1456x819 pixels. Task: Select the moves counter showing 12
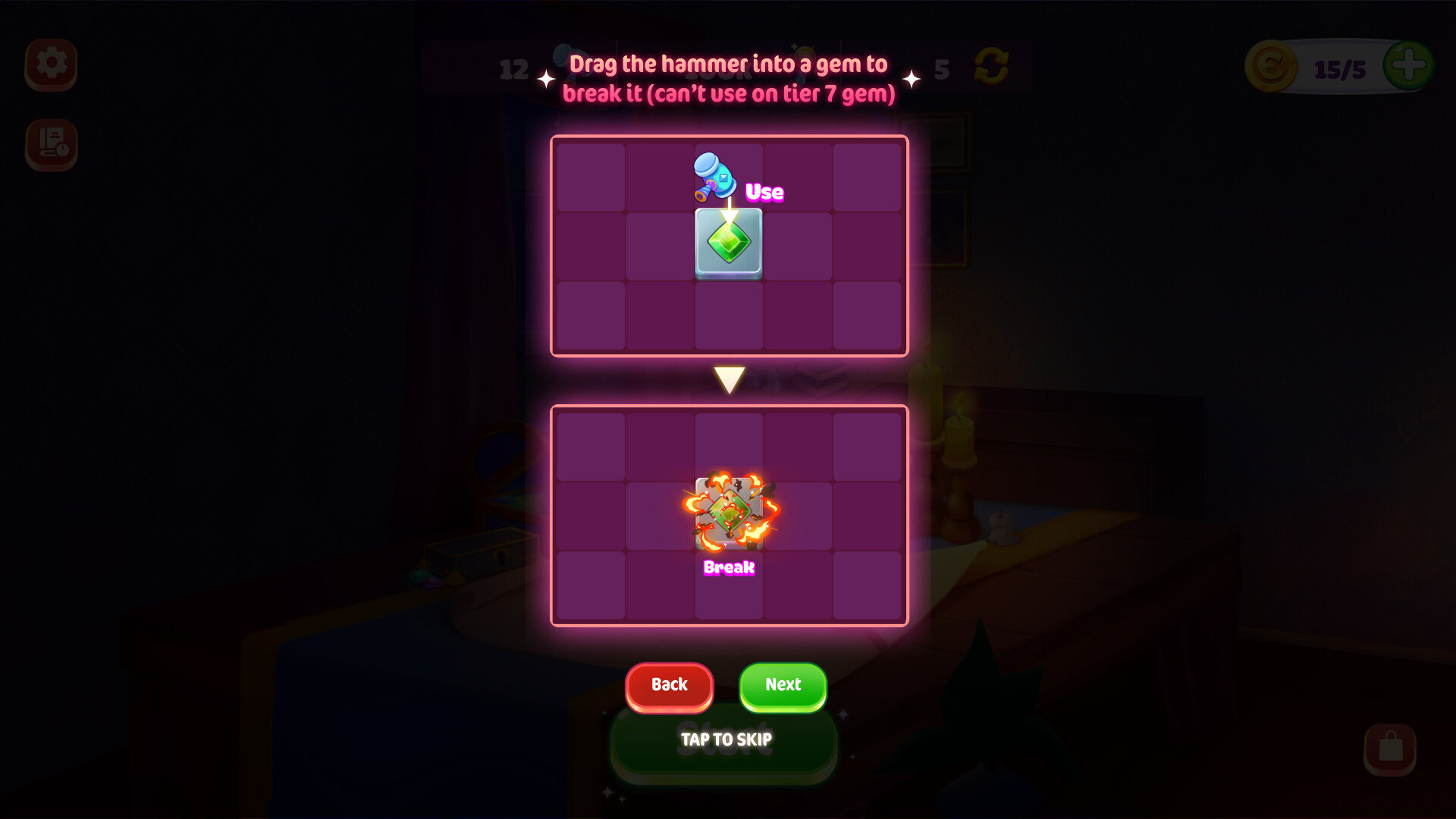513,71
